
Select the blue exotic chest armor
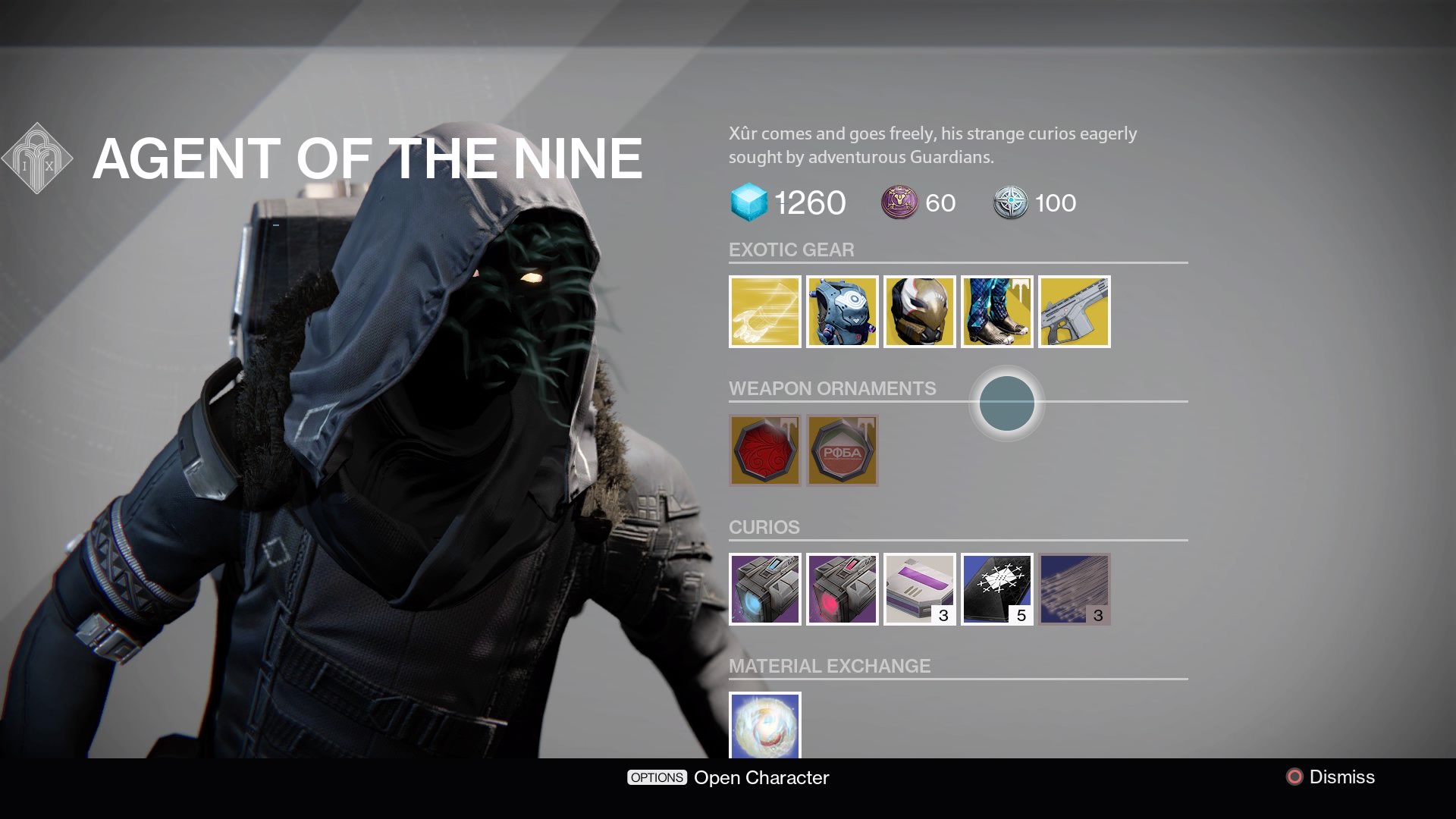(842, 312)
